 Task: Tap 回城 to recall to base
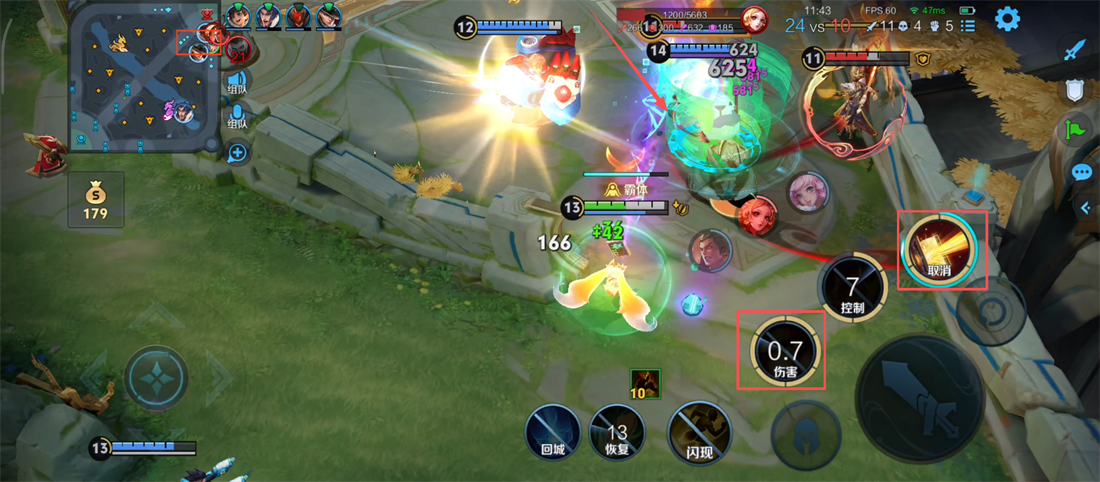click(553, 434)
